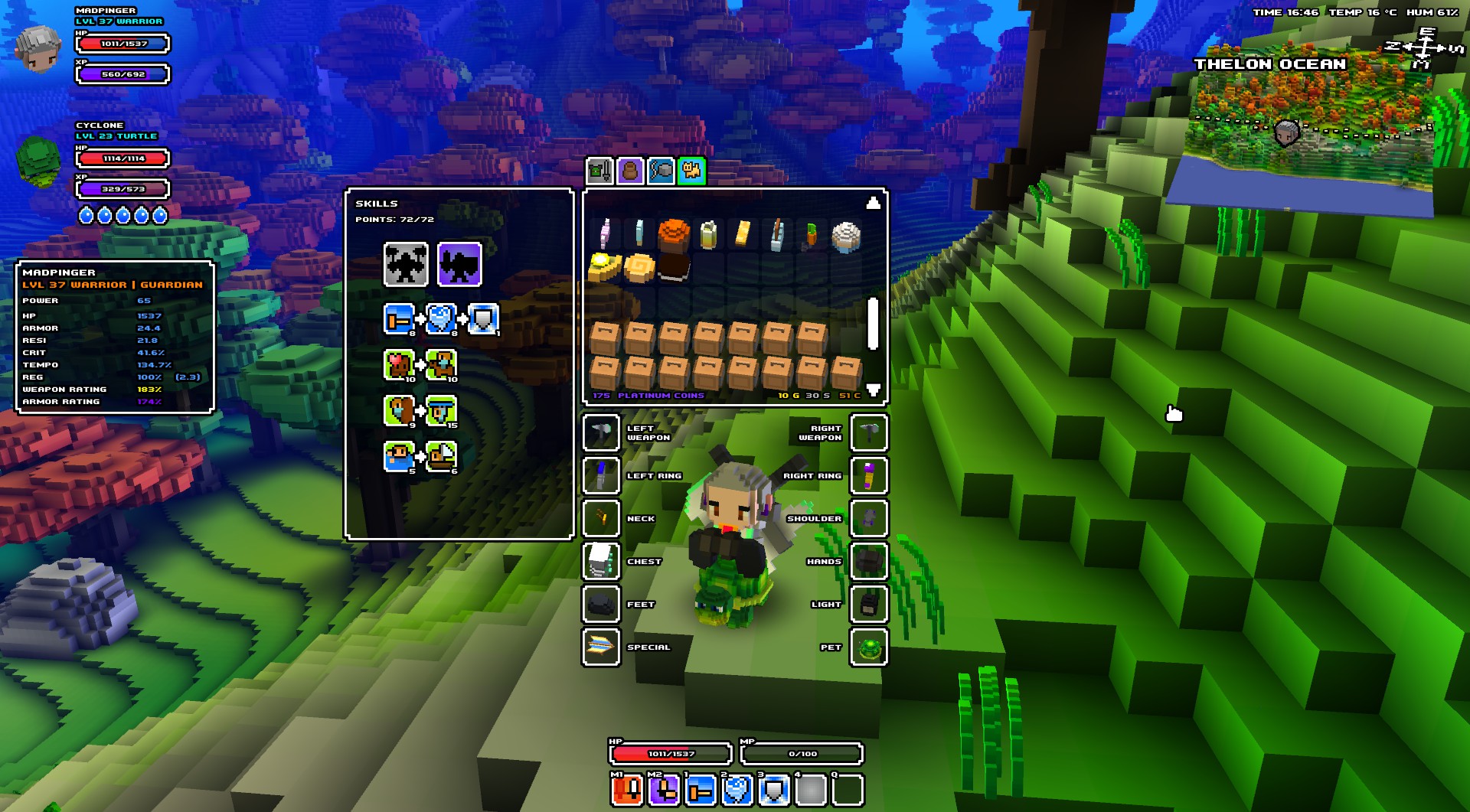This screenshot has width=1470, height=812.
Task: Activate the whirlwind ability on hotbar slot 2
Action: click(x=737, y=790)
